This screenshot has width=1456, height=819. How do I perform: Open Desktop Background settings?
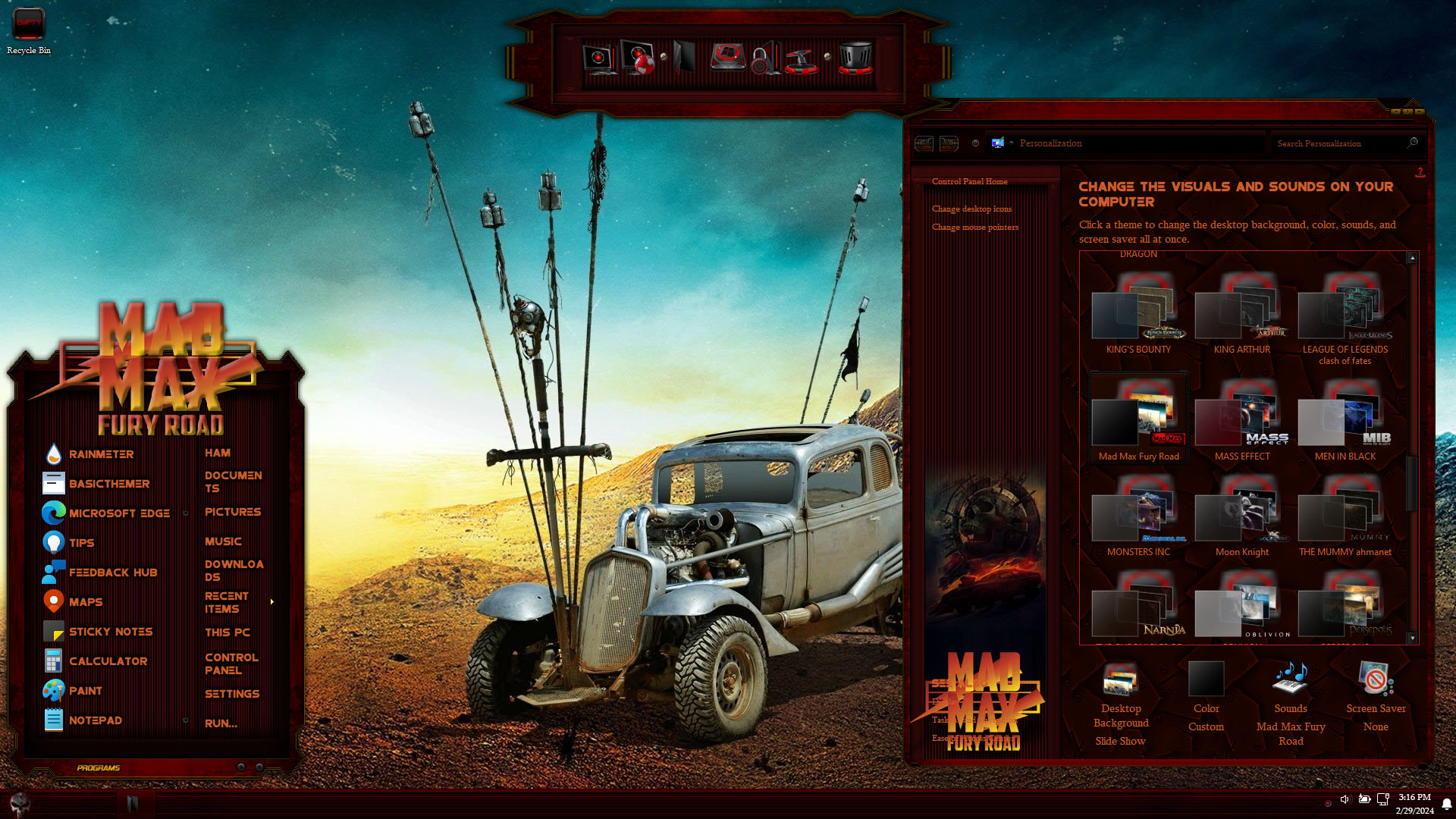(1121, 703)
